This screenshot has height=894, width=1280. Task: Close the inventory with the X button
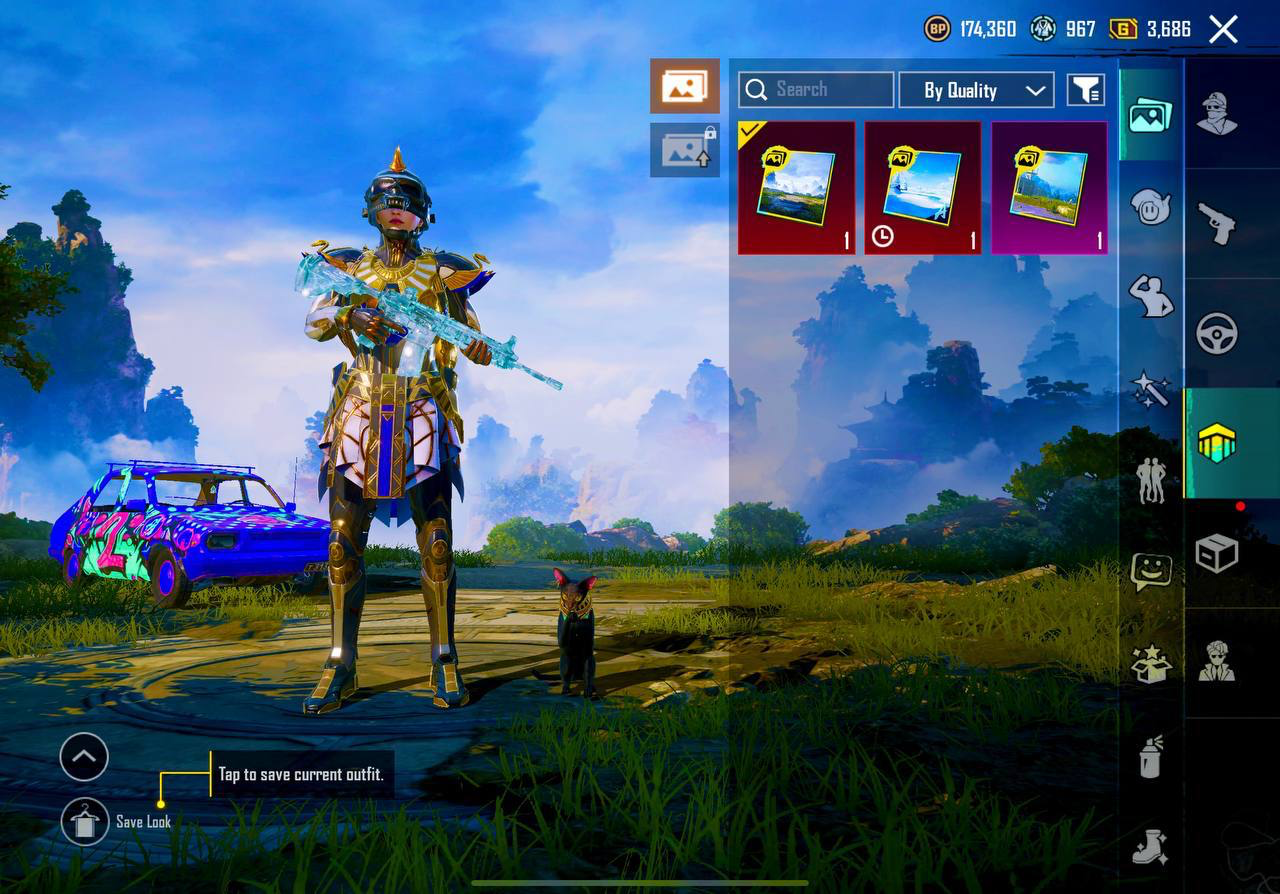pos(1223,29)
